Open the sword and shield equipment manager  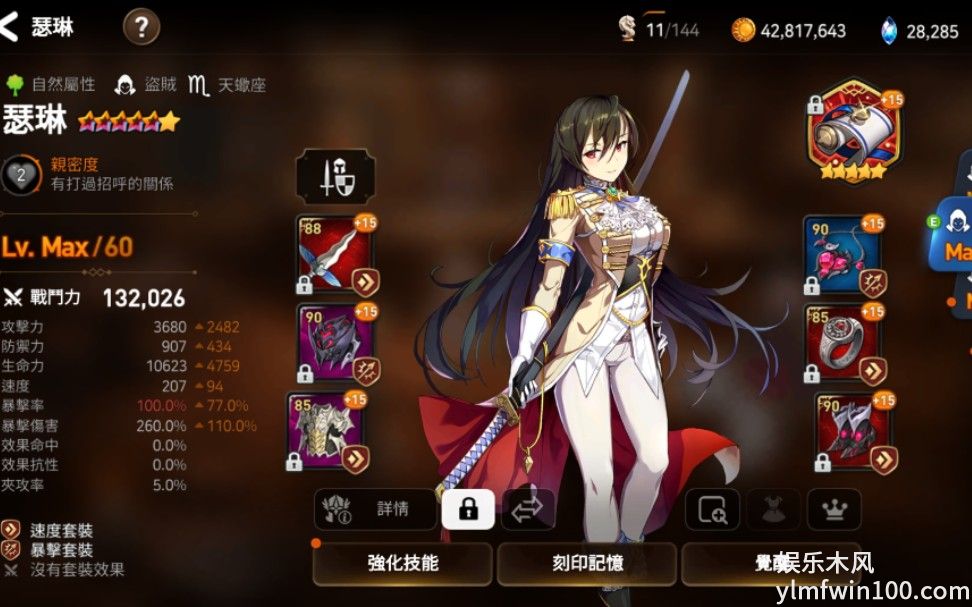pos(335,177)
